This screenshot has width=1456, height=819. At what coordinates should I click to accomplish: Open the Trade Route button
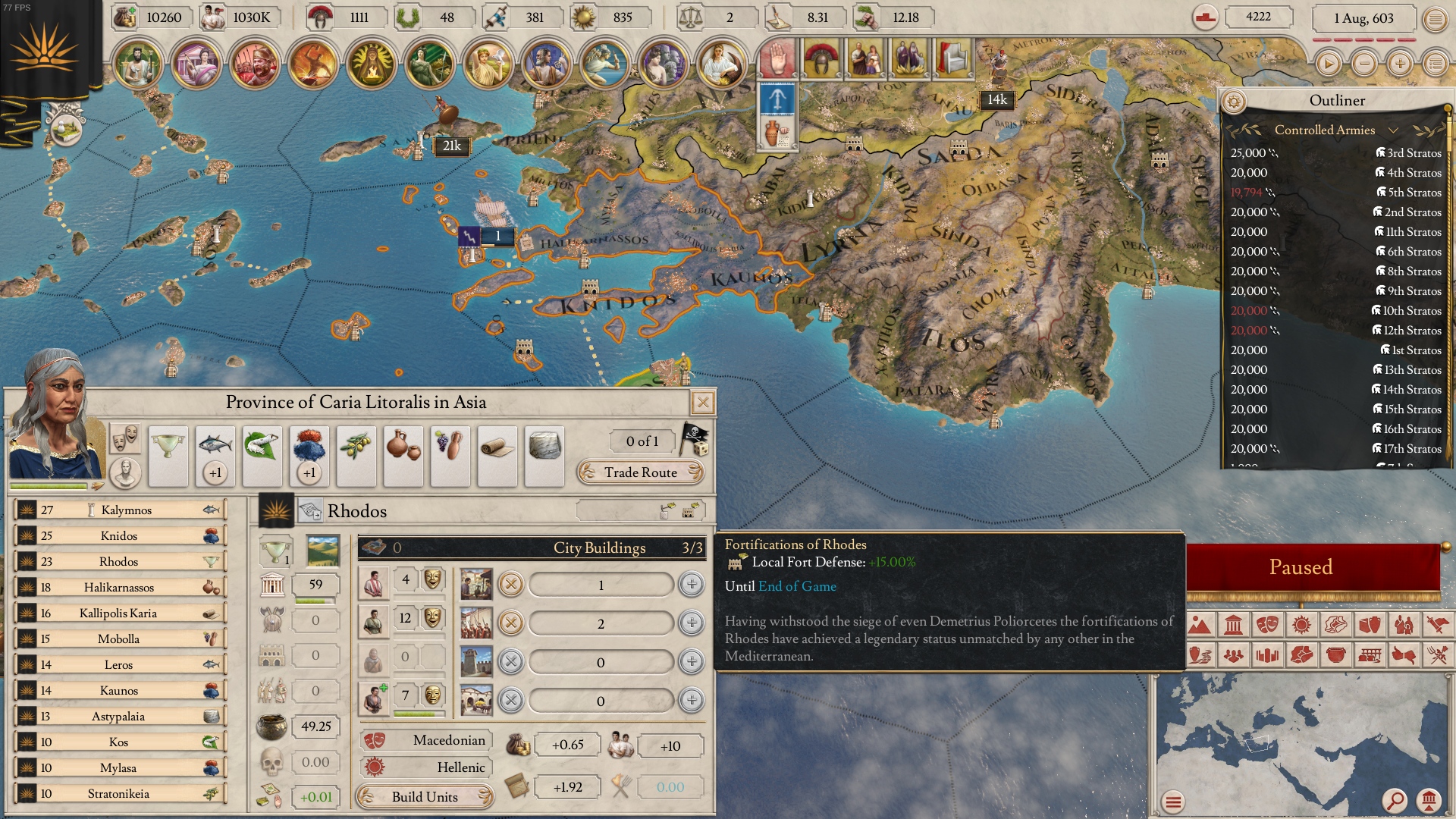click(x=641, y=472)
